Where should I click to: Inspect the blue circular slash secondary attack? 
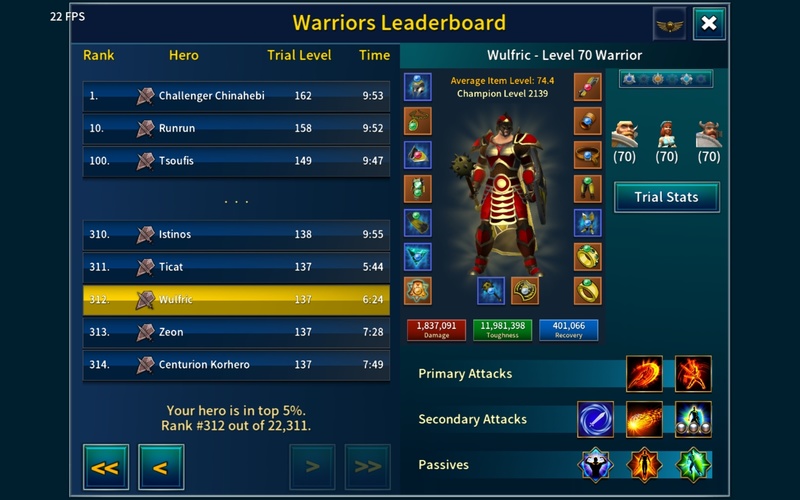(x=596, y=420)
